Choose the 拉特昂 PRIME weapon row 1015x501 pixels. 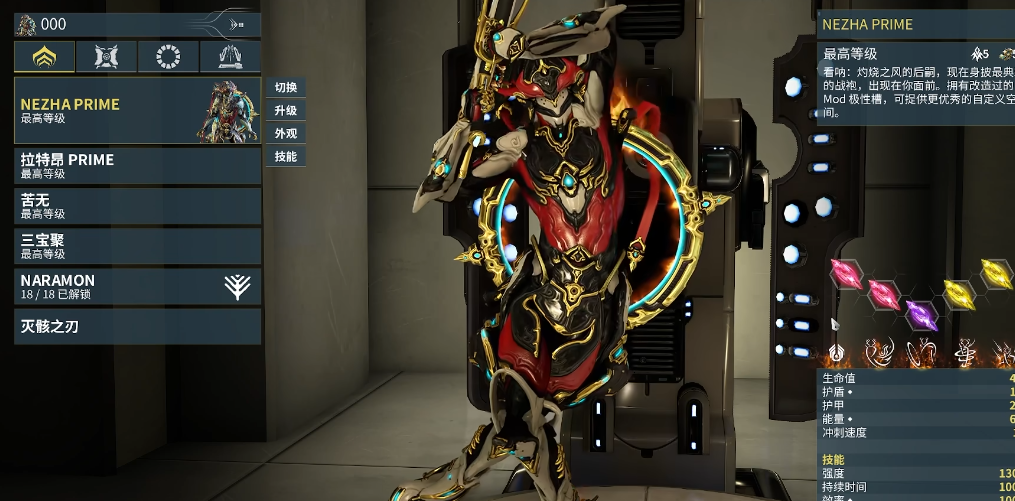[x=137, y=166]
